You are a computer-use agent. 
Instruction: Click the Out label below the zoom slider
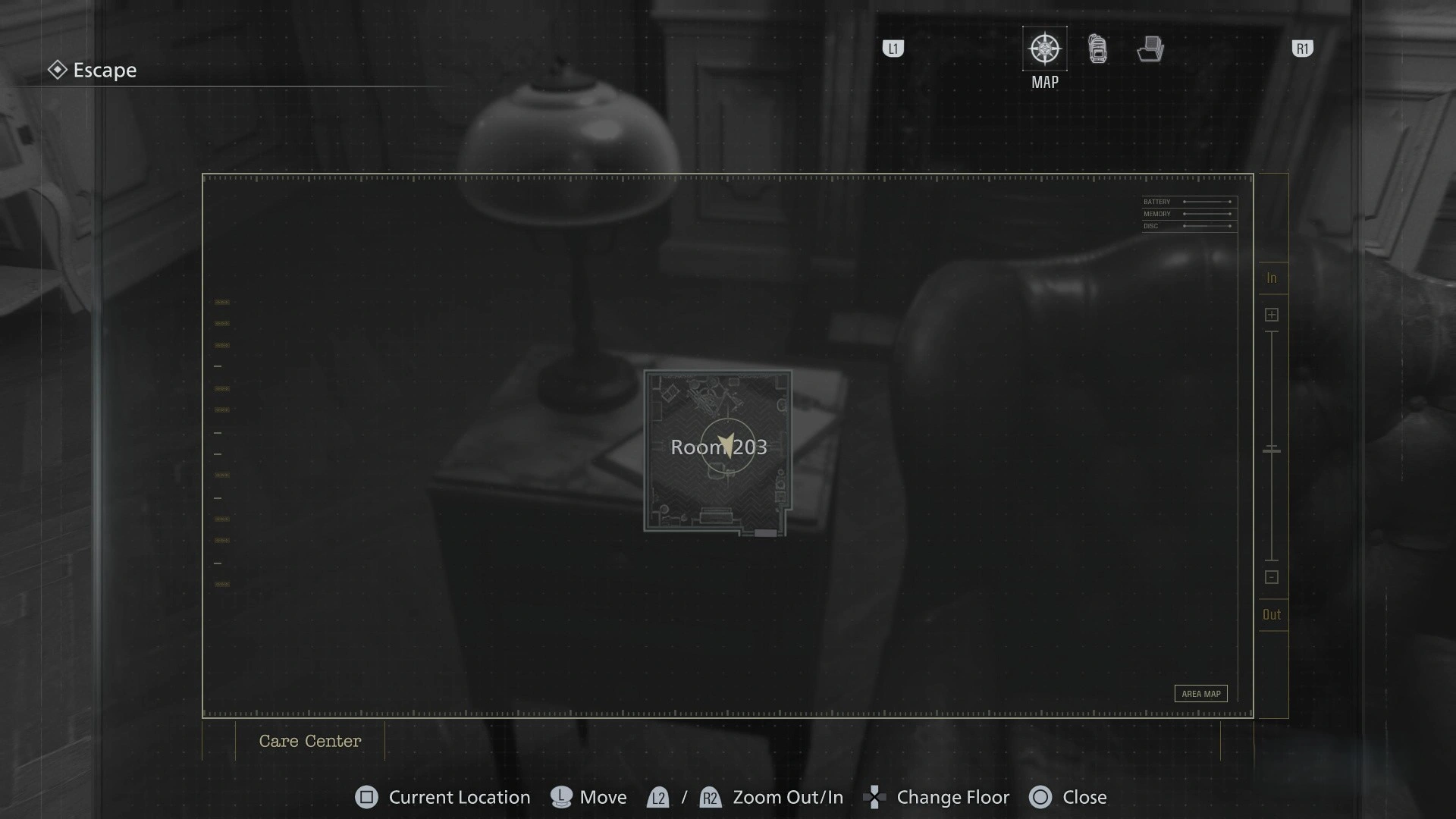click(1272, 614)
